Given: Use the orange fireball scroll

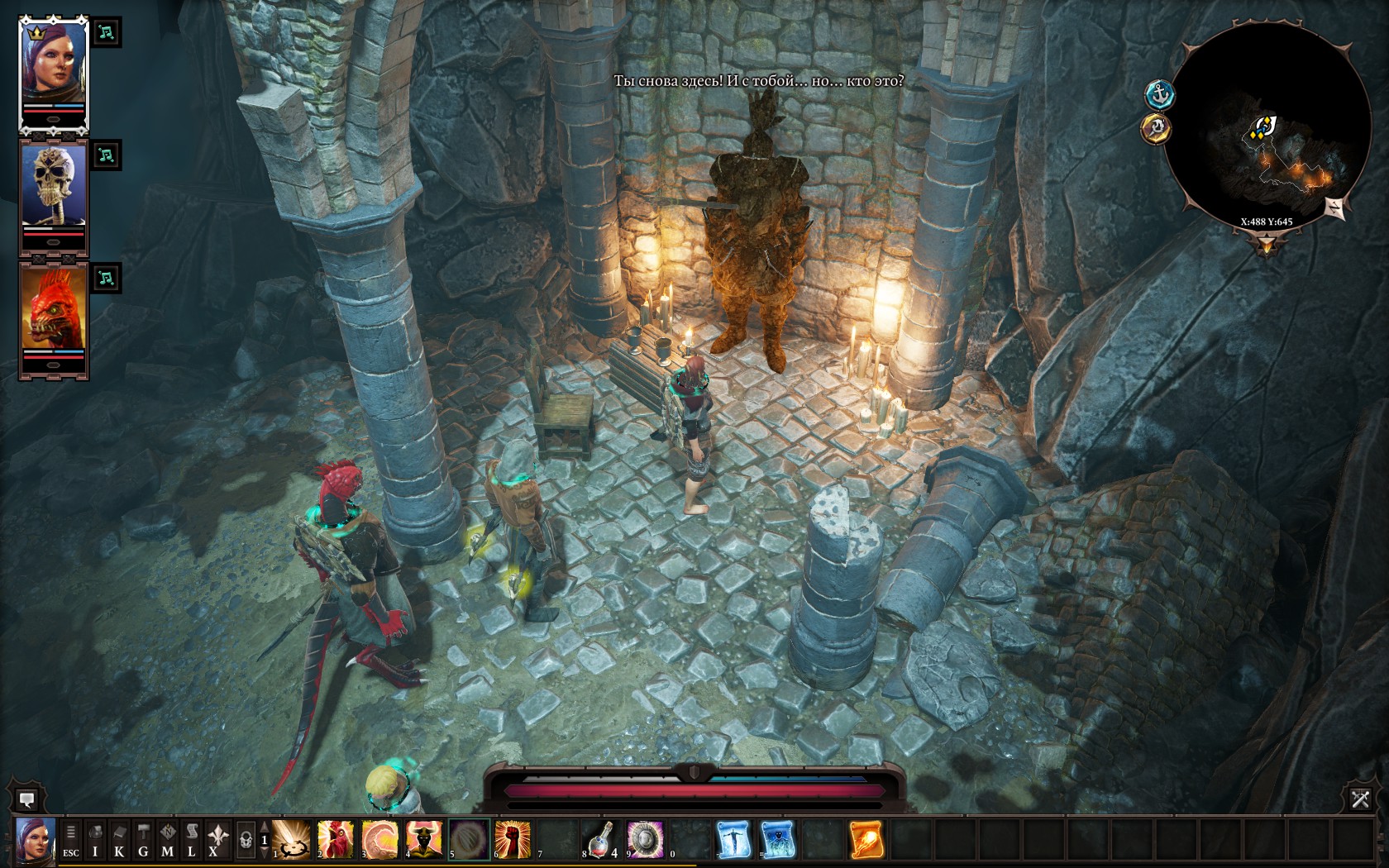Looking at the screenshot, I should coord(866,840).
